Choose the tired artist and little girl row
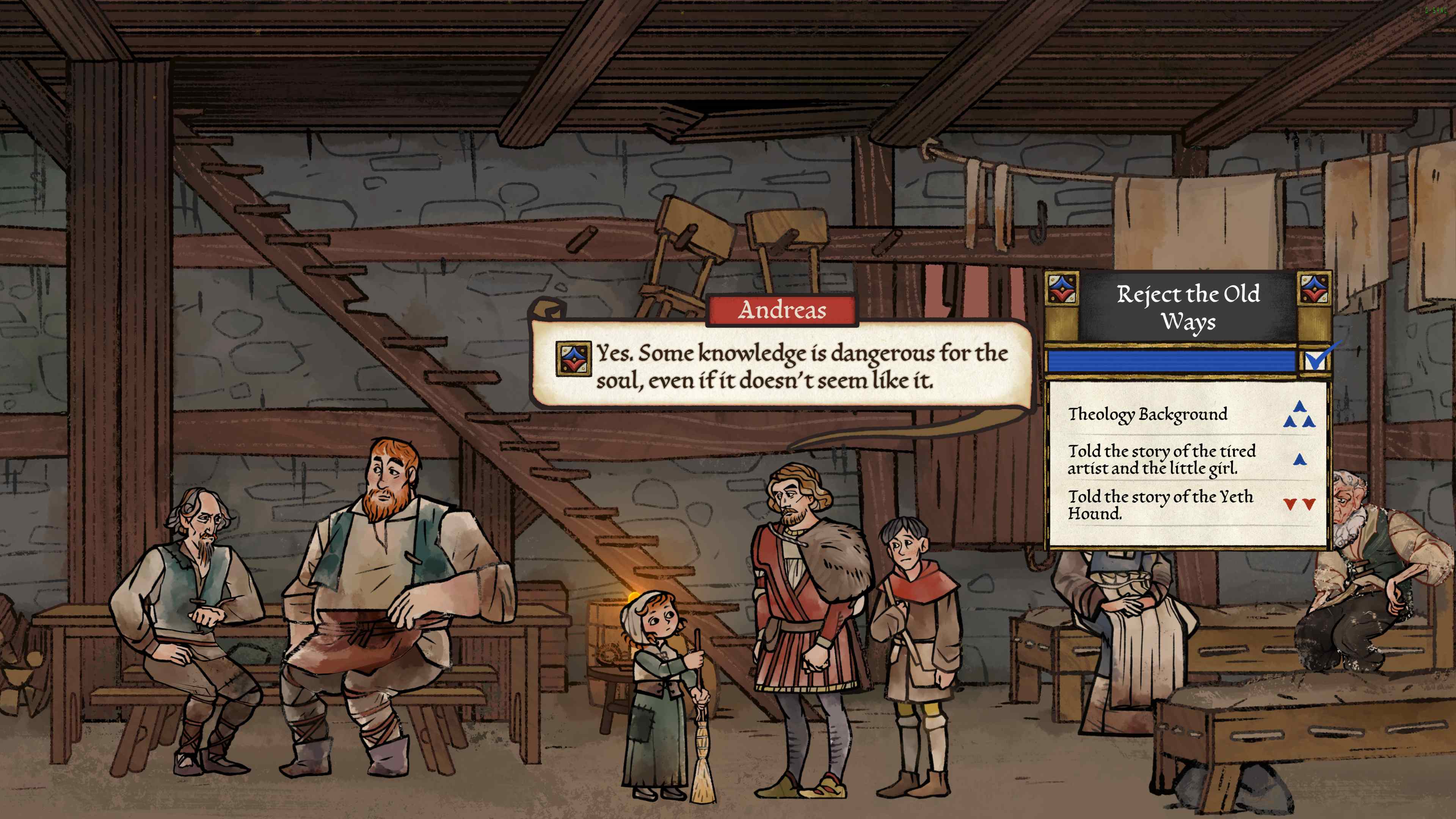 1187,459
